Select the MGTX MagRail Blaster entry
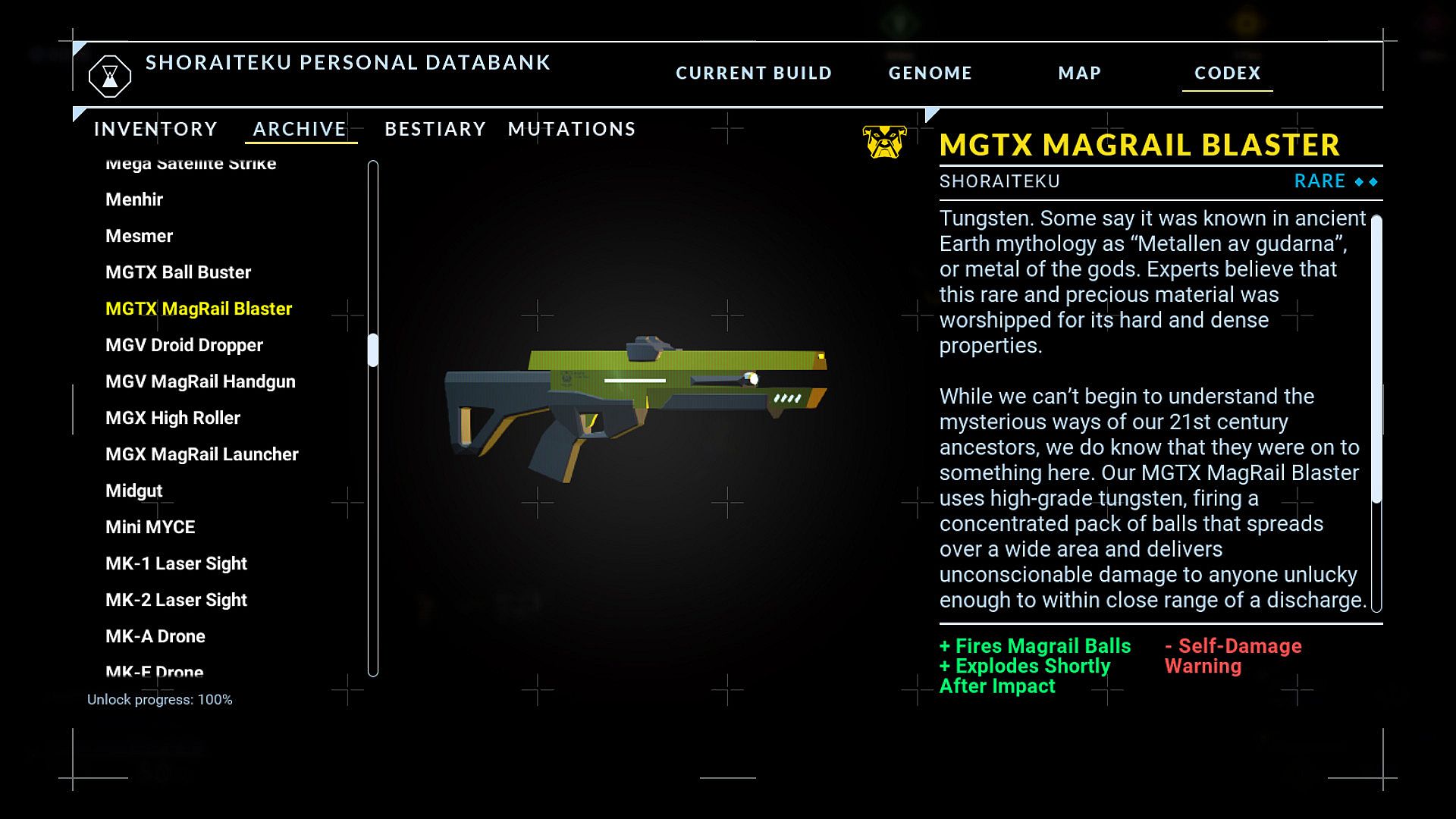The width and height of the screenshot is (1456, 819). (199, 309)
